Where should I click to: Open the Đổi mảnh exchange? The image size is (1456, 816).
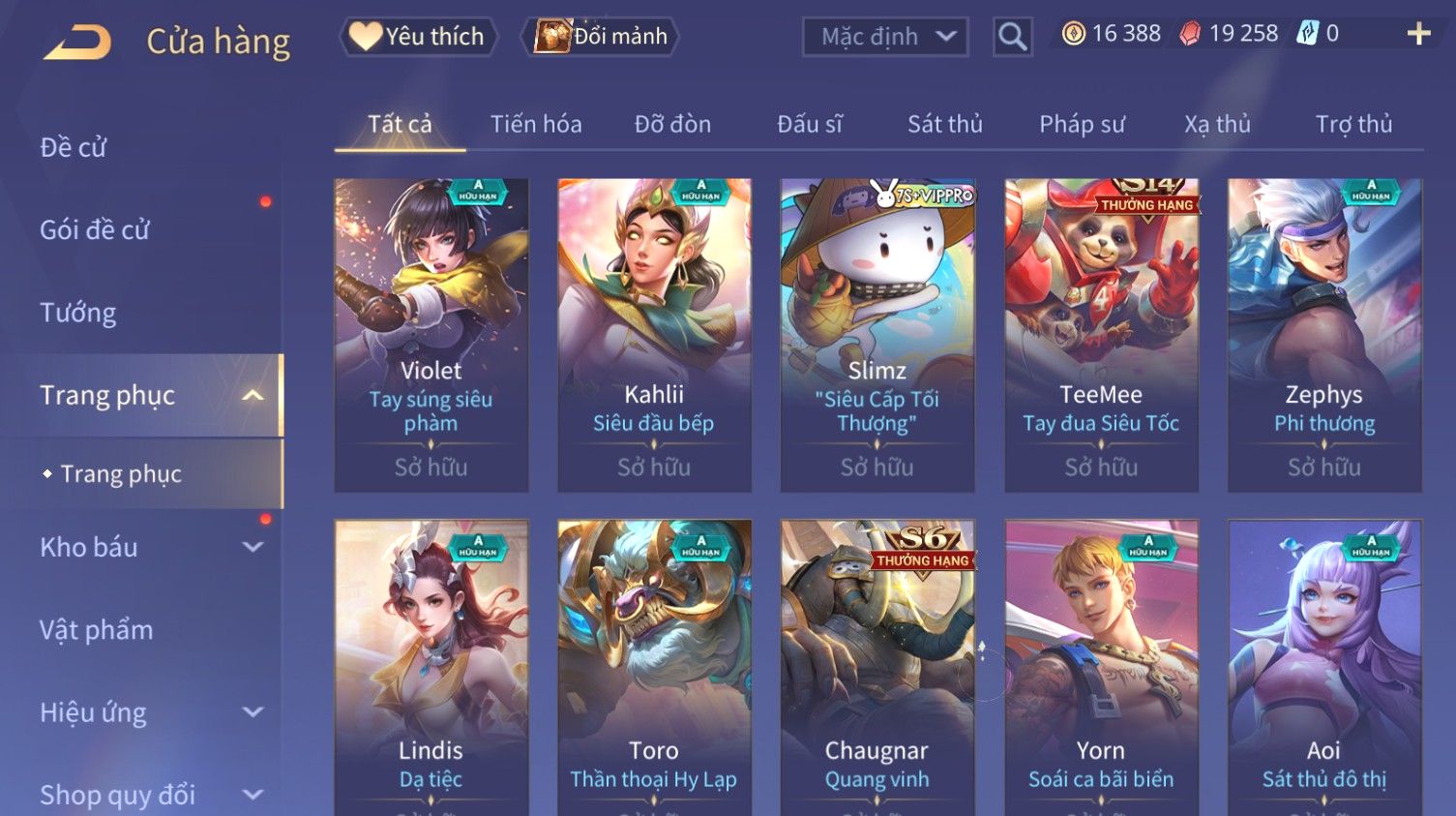602,37
